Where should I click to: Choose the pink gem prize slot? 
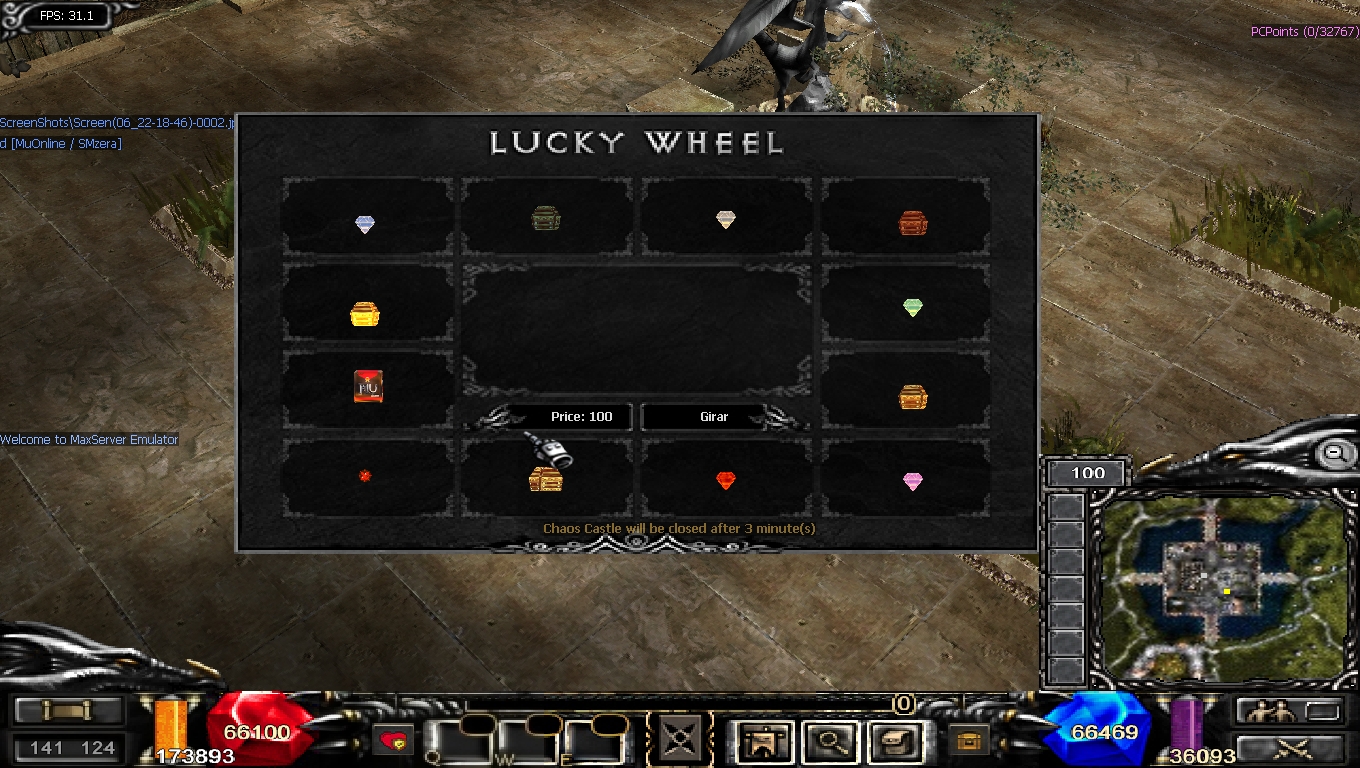(912, 482)
